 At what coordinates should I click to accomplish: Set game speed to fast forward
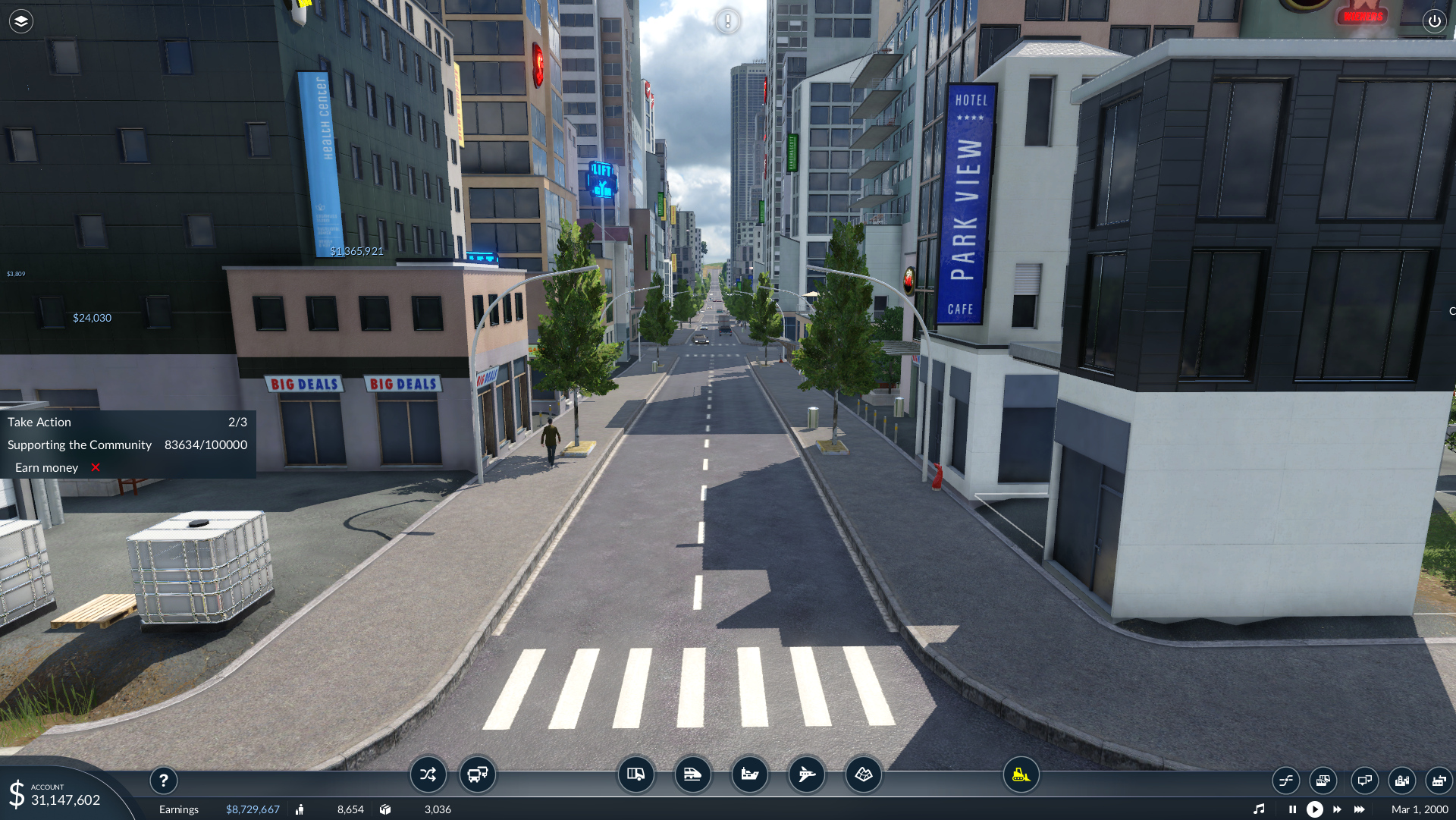pos(1337,809)
